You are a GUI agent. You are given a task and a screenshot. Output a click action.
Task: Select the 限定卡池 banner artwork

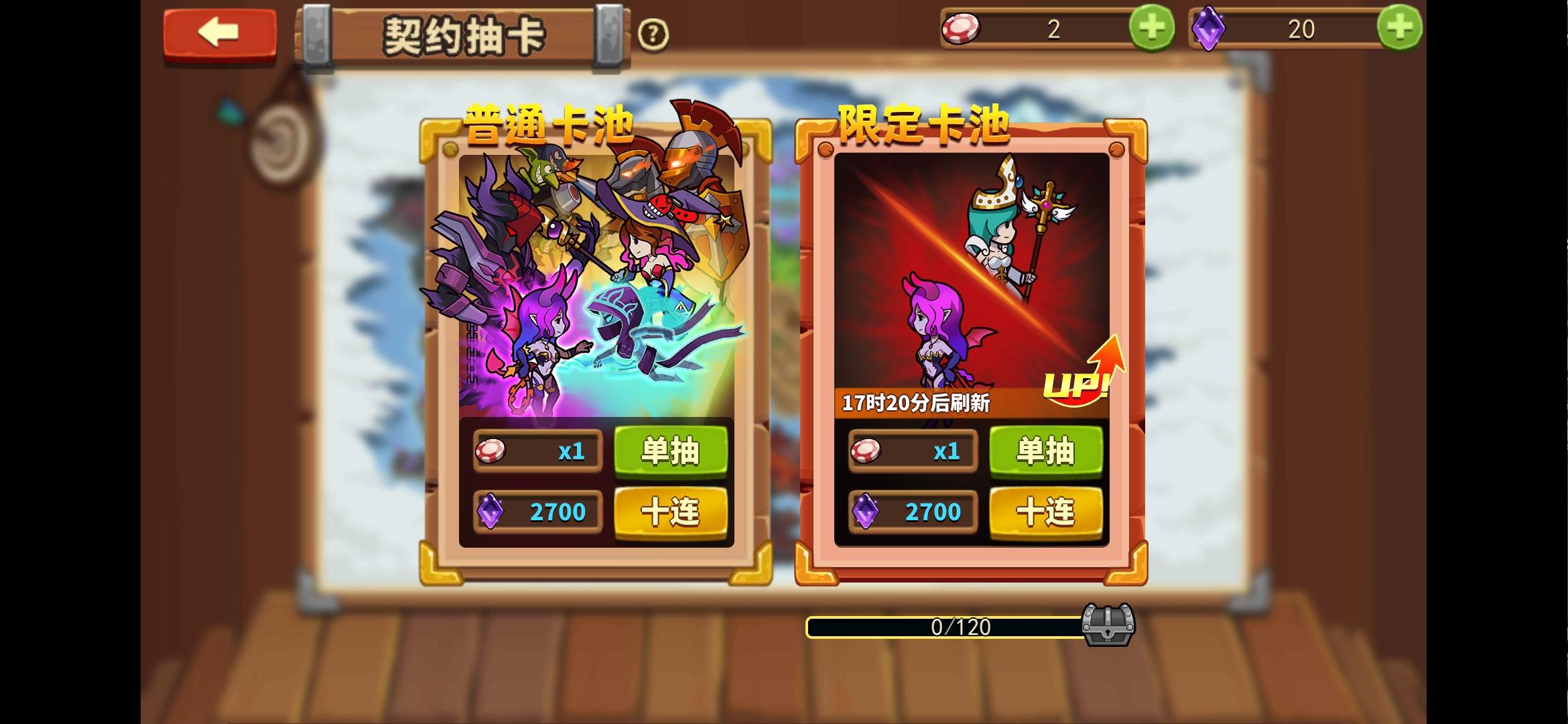(975, 268)
